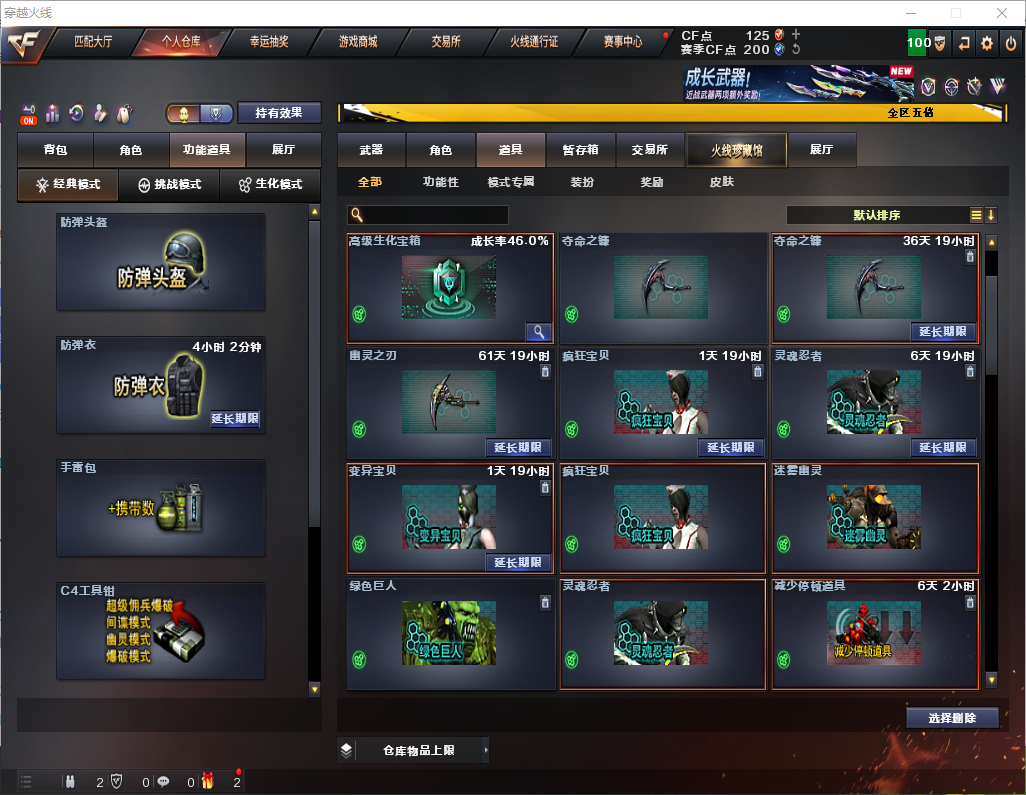Click the 选择删除 select delete button

coord(951,718)
